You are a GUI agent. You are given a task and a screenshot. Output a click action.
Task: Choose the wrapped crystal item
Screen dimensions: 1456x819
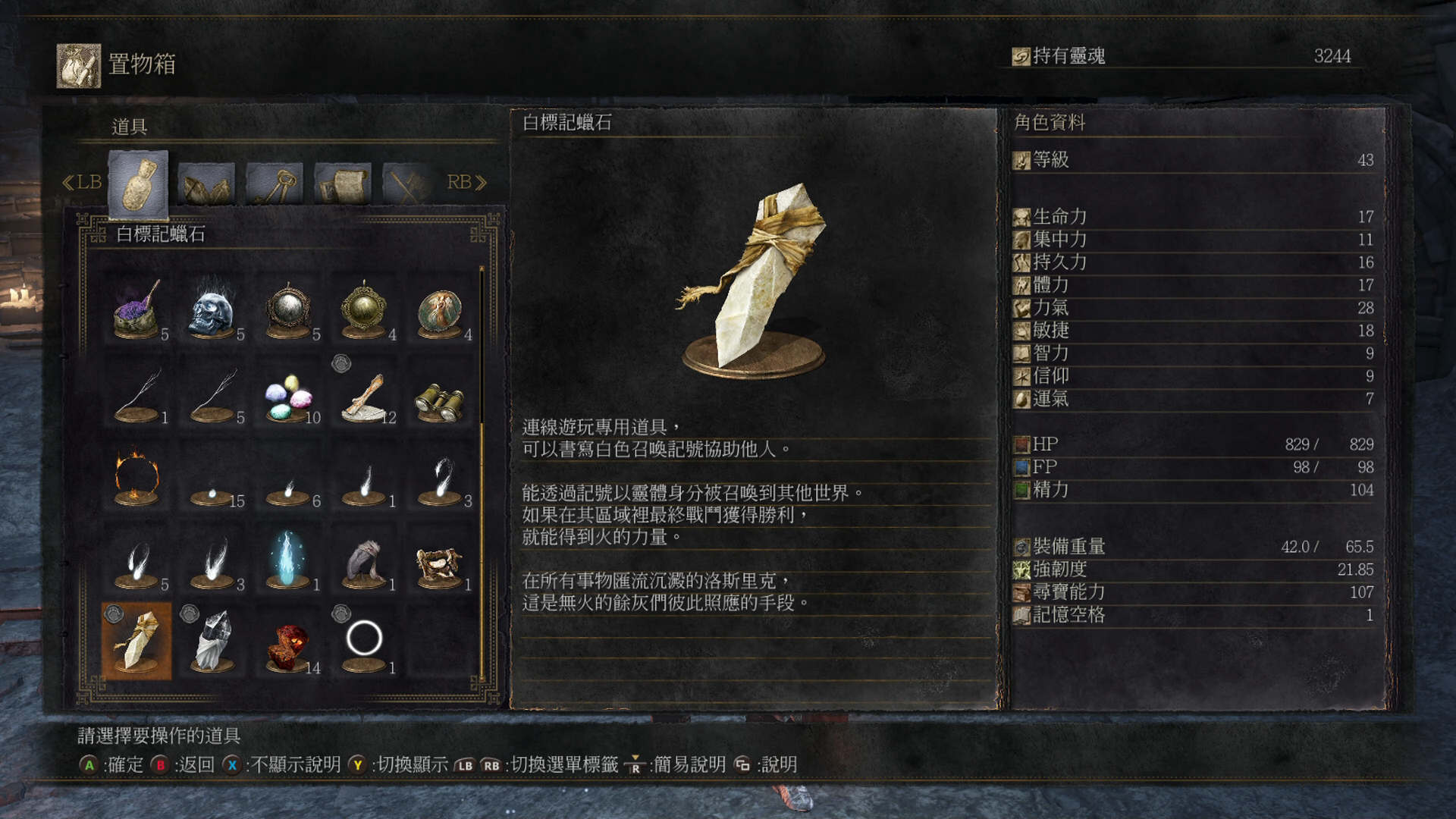click(212, 642)
